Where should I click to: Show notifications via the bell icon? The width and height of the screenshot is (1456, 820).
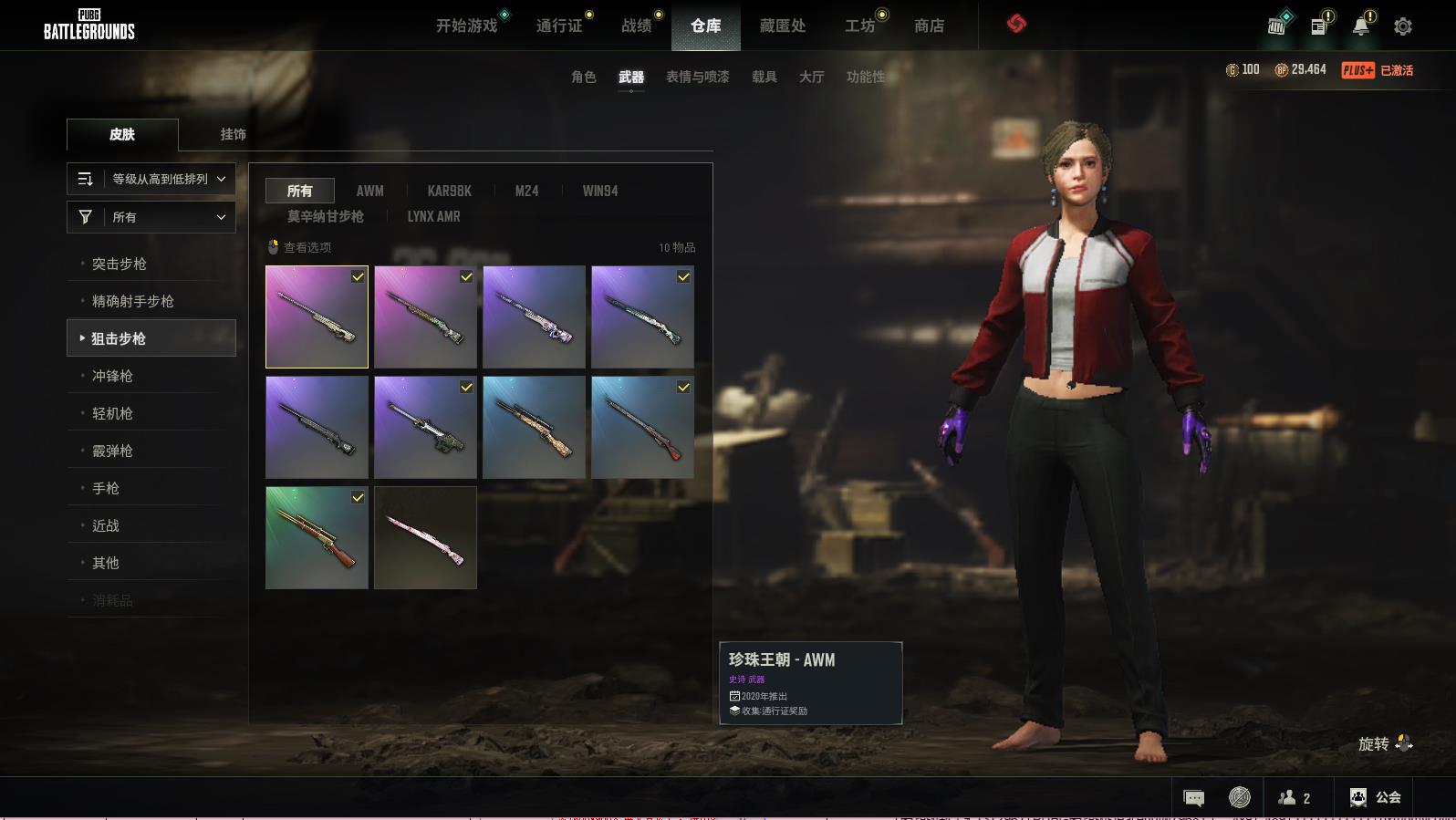click(x=1360, y=26)
